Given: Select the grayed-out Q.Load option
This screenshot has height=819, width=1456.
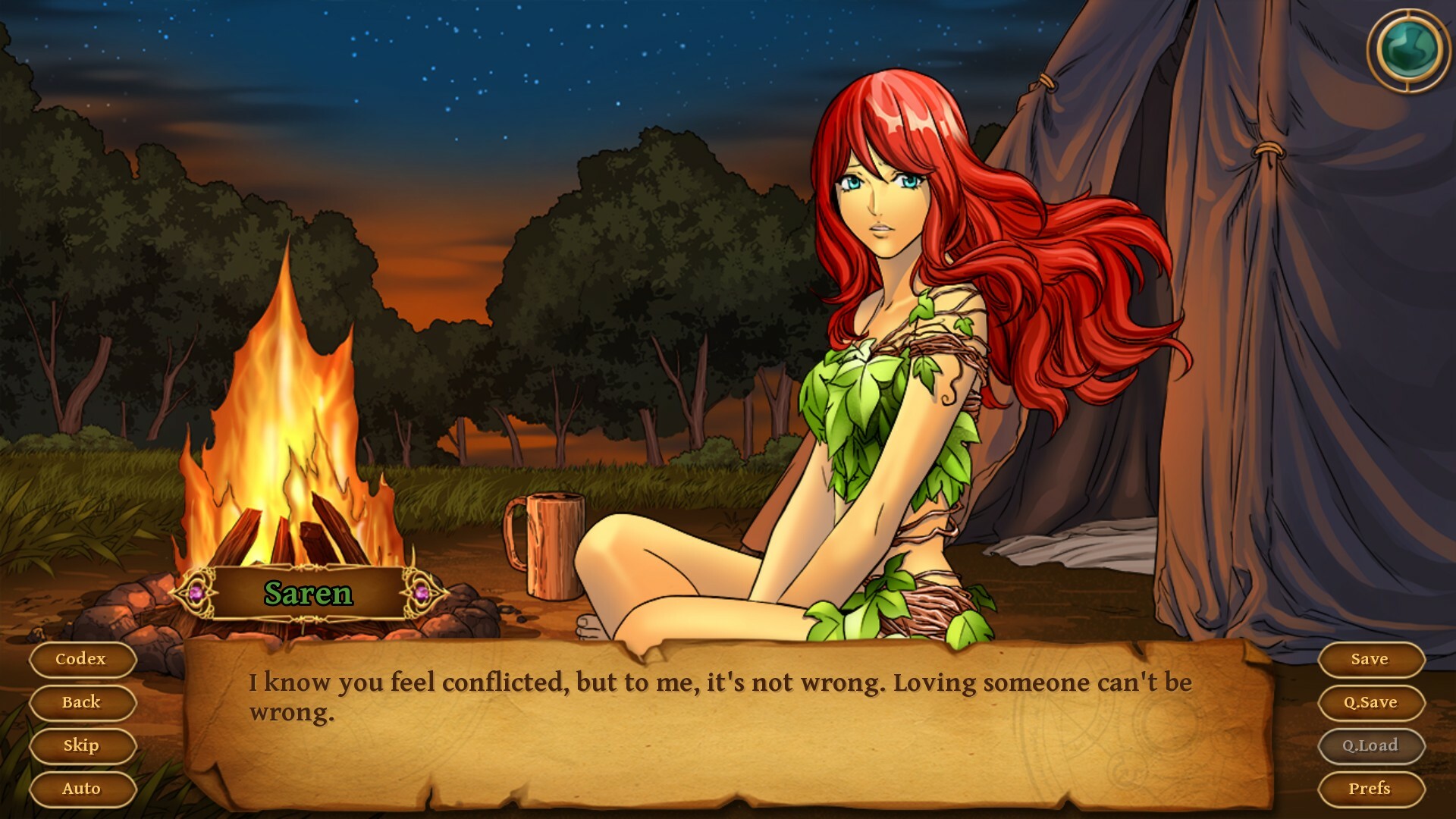Looking at the screenshot, I should click(1371, 745).
